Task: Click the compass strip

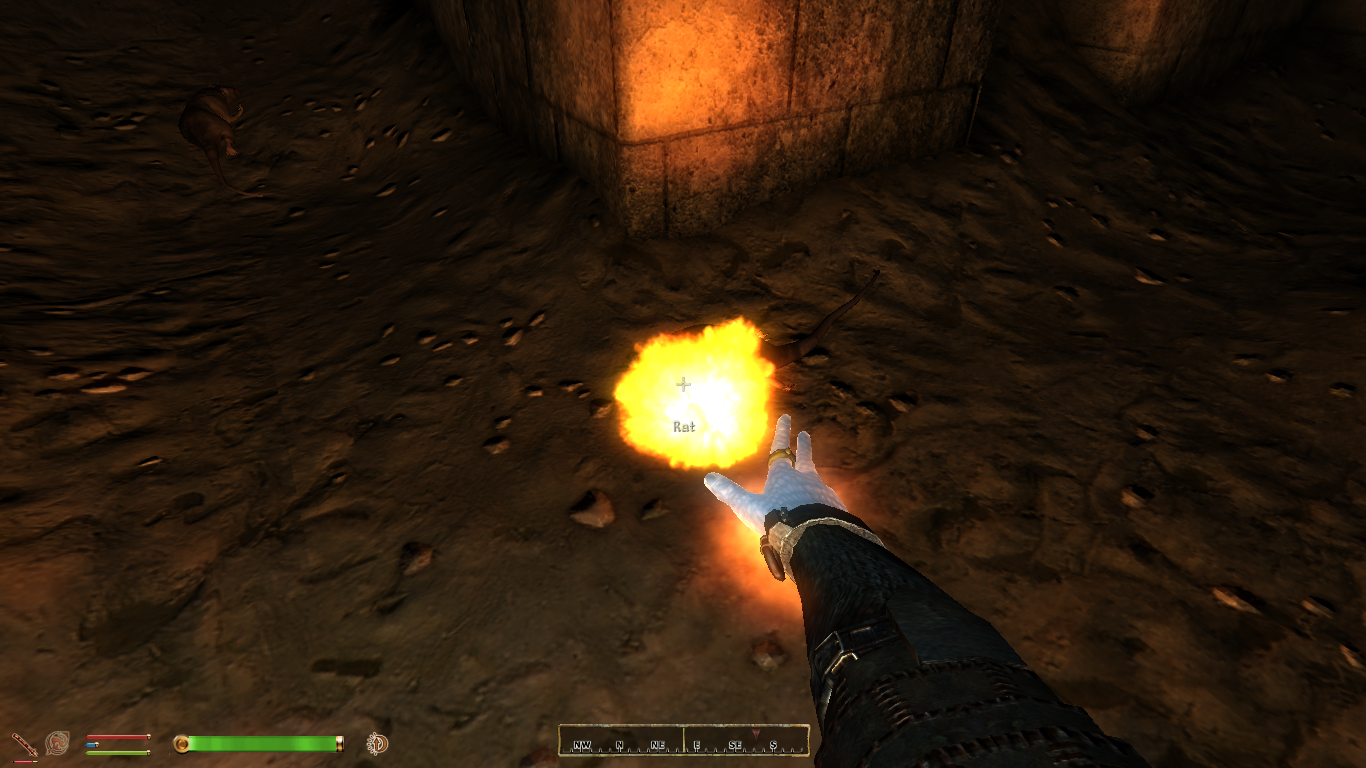Action: (683, 741)
